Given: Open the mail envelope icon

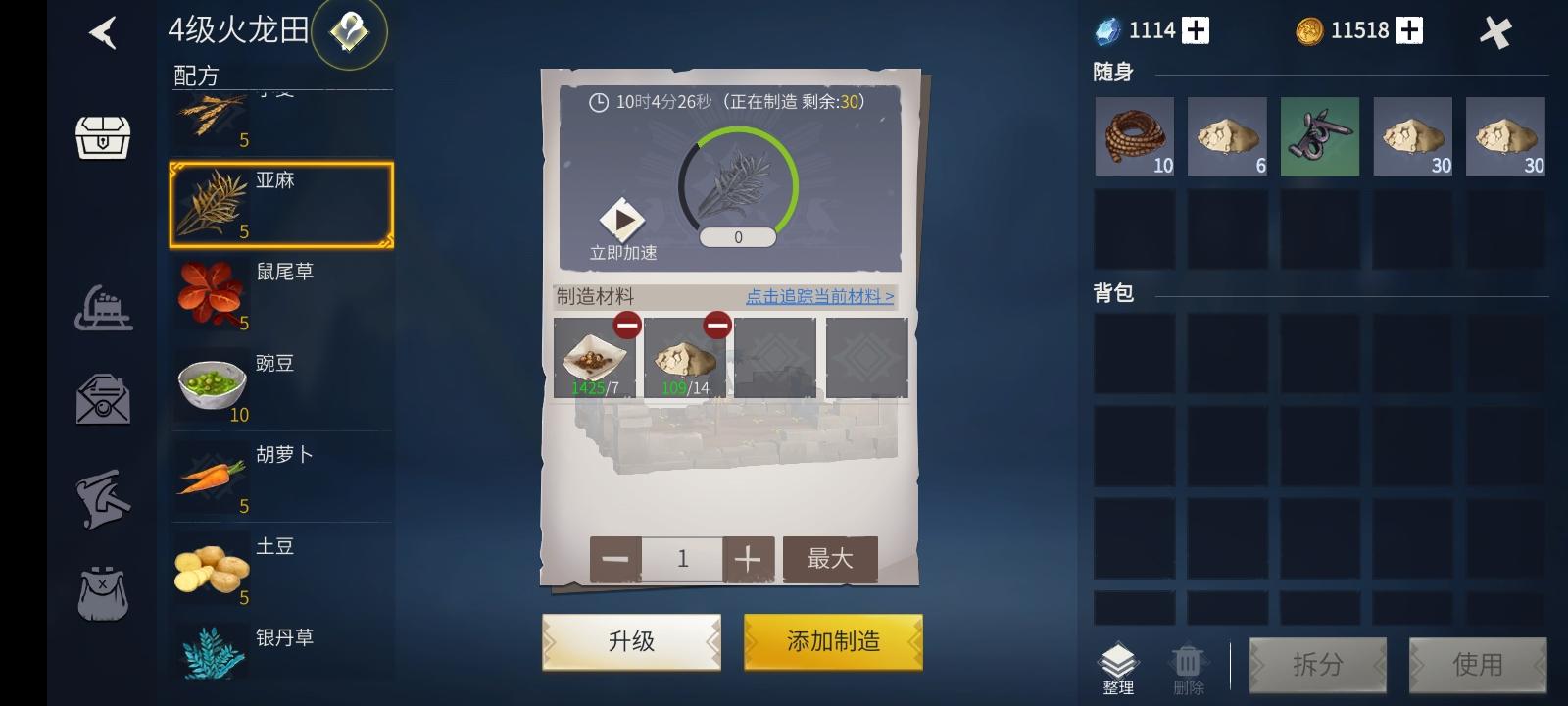Looking at the screenshot, I should coord(105,400).
